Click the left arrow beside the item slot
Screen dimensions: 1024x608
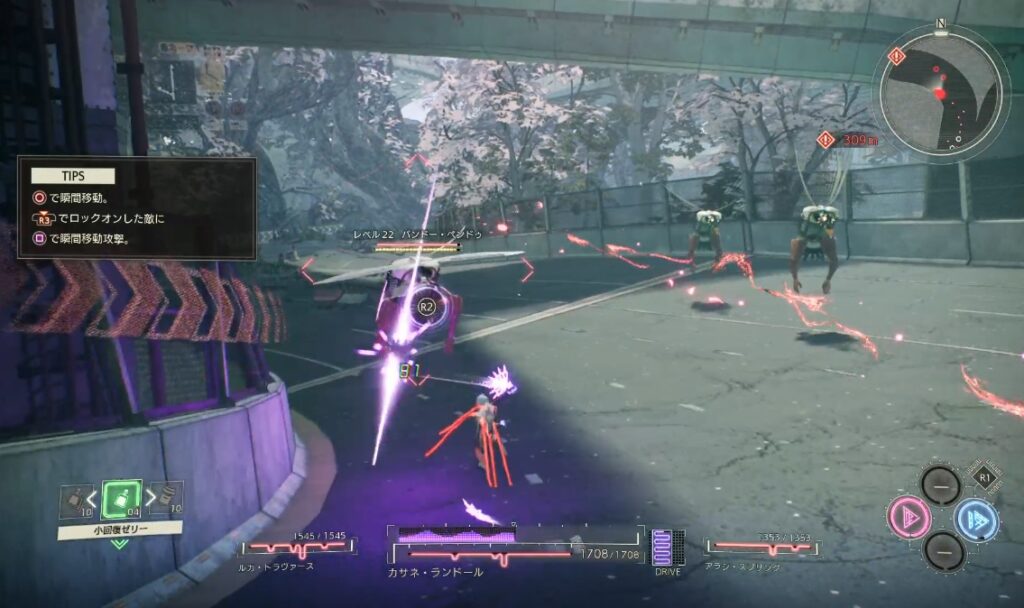point(91,495)
